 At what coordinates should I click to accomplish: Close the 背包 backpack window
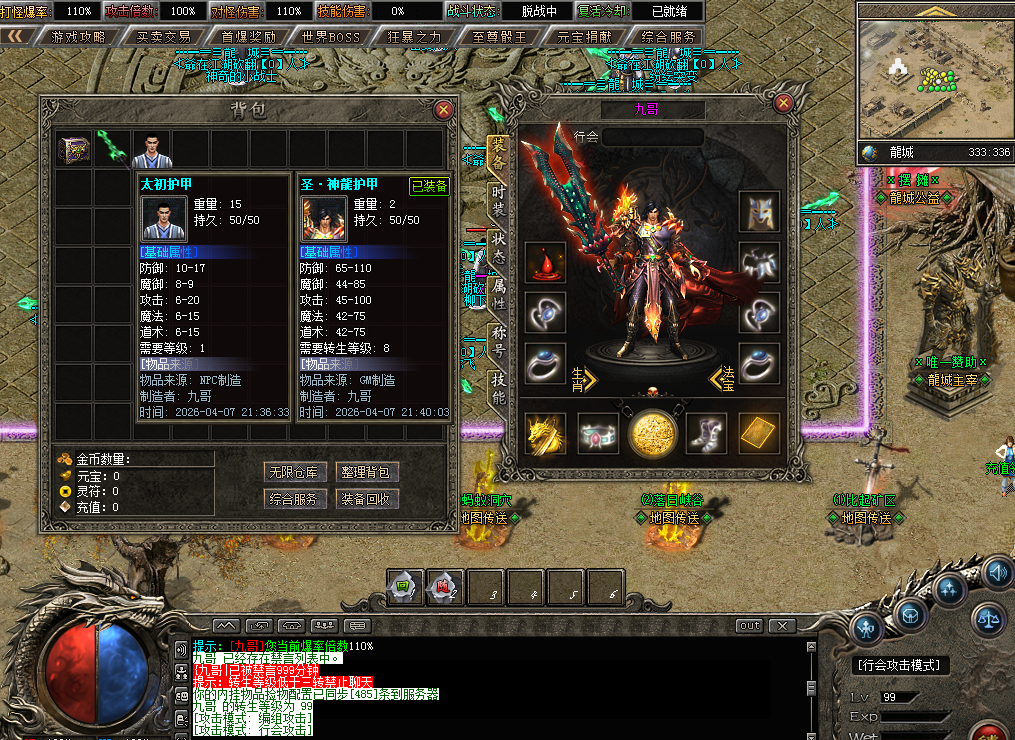[444, 110]
